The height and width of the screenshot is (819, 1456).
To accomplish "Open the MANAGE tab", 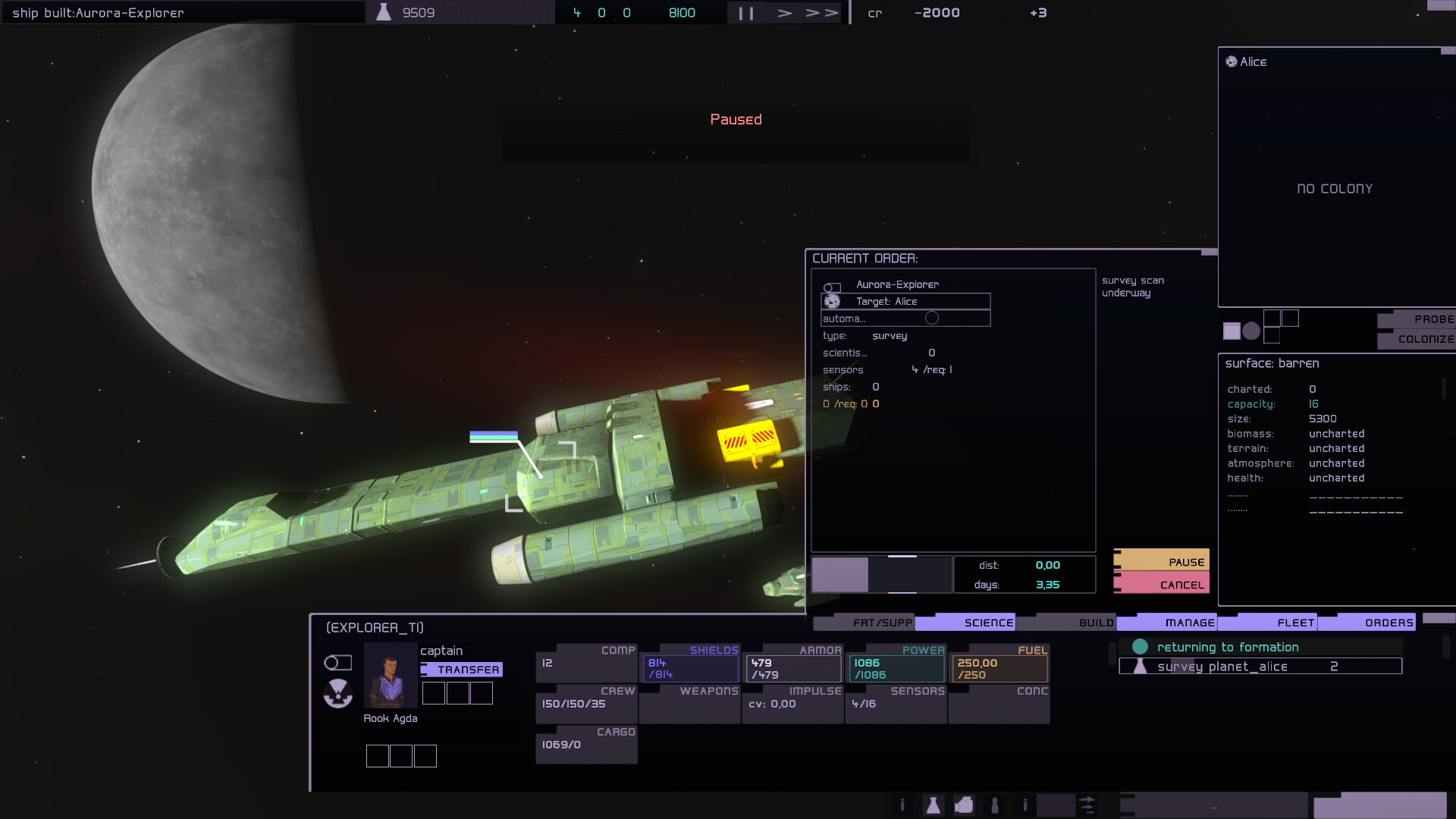I will pyautogui.click(x=1189, y=622).
